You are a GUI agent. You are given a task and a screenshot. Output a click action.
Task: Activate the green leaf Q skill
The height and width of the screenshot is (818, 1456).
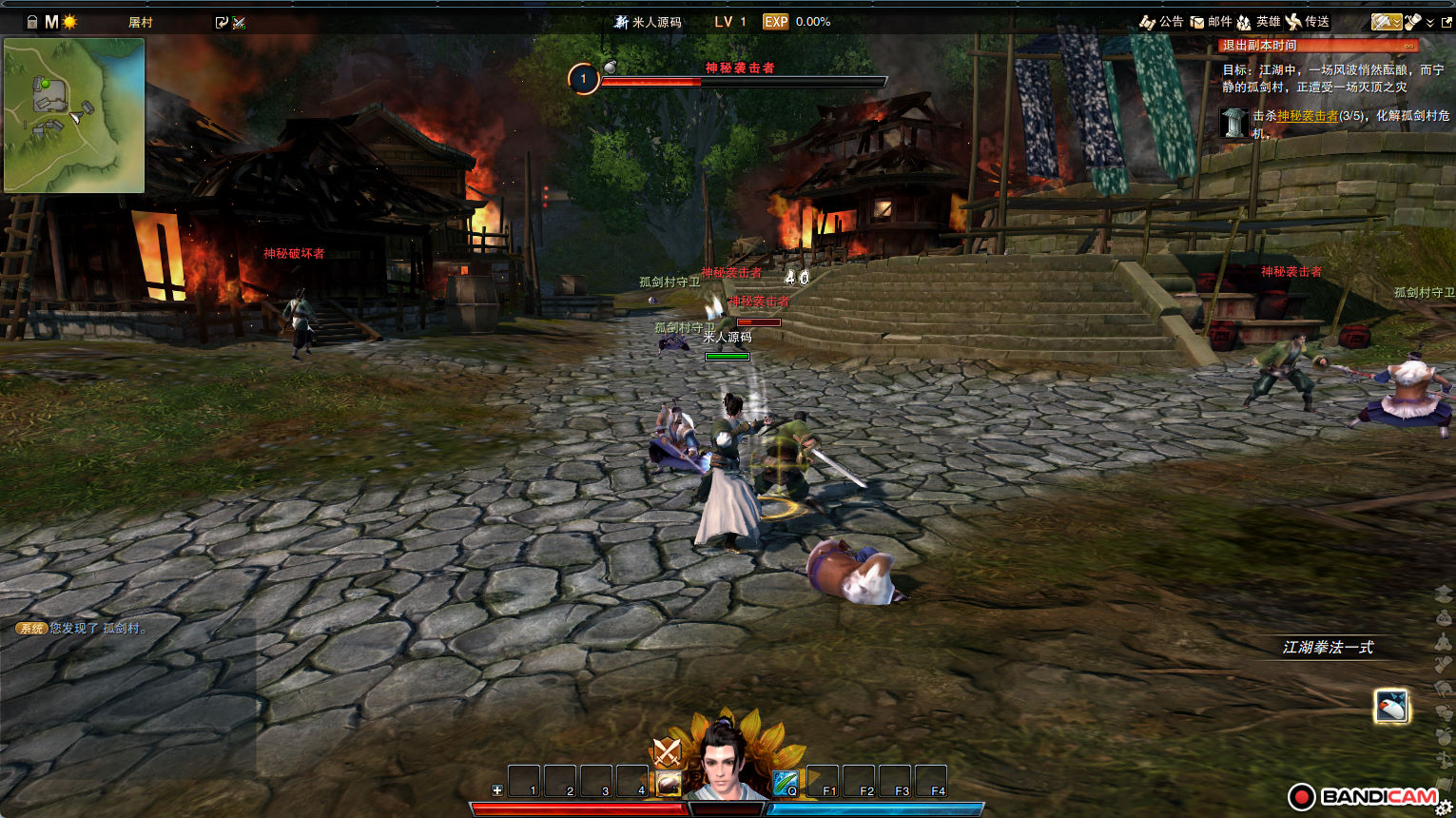[x=786, y=783]
